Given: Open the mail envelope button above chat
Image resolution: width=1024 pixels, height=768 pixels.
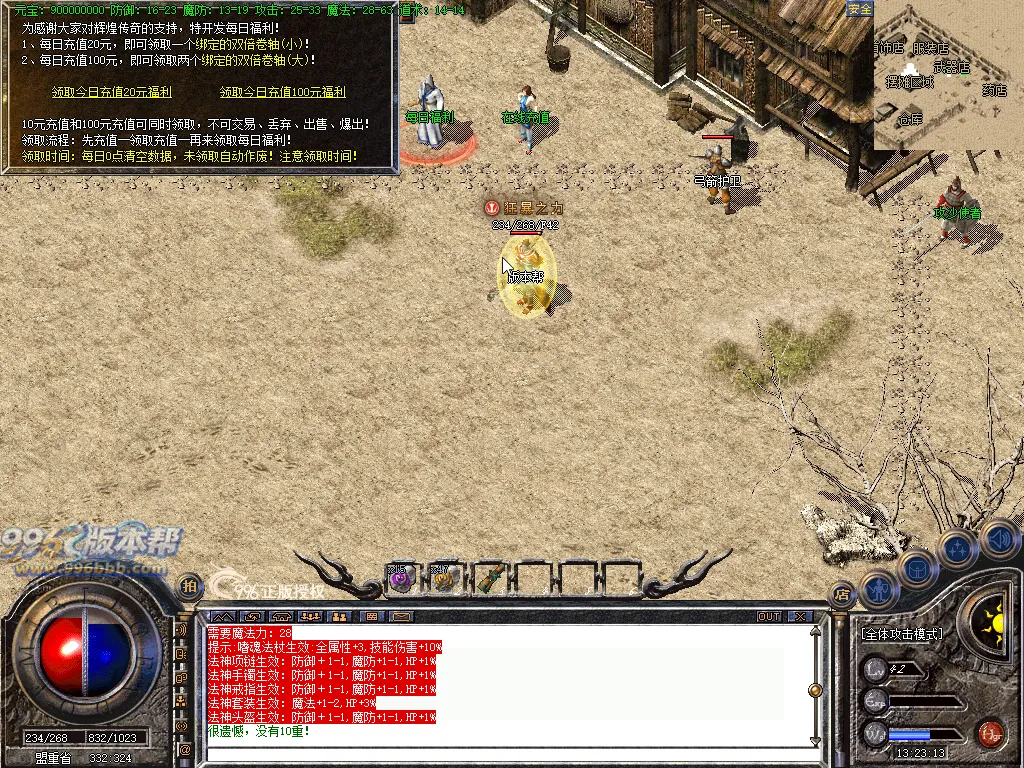Looking at the screenshot, I should [401, 616].
